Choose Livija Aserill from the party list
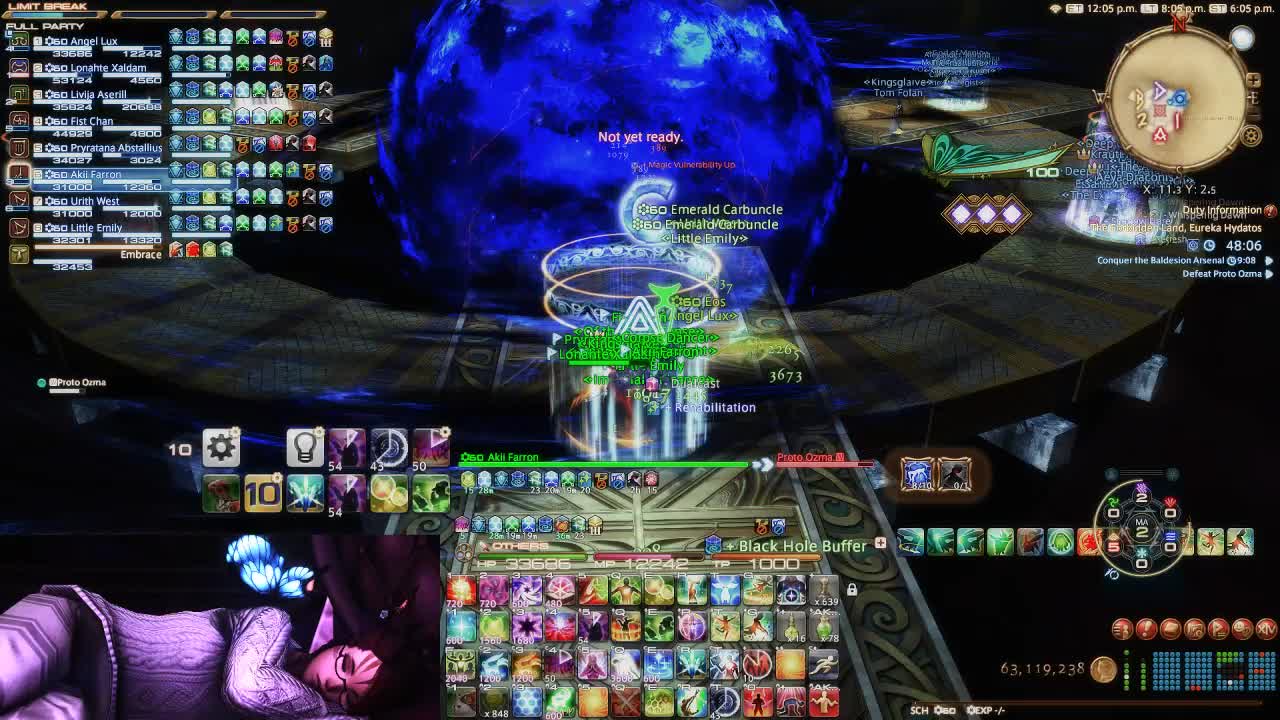Image resolution: width=1280 pixels, height=720 pixels. click(x=98, y=95)
